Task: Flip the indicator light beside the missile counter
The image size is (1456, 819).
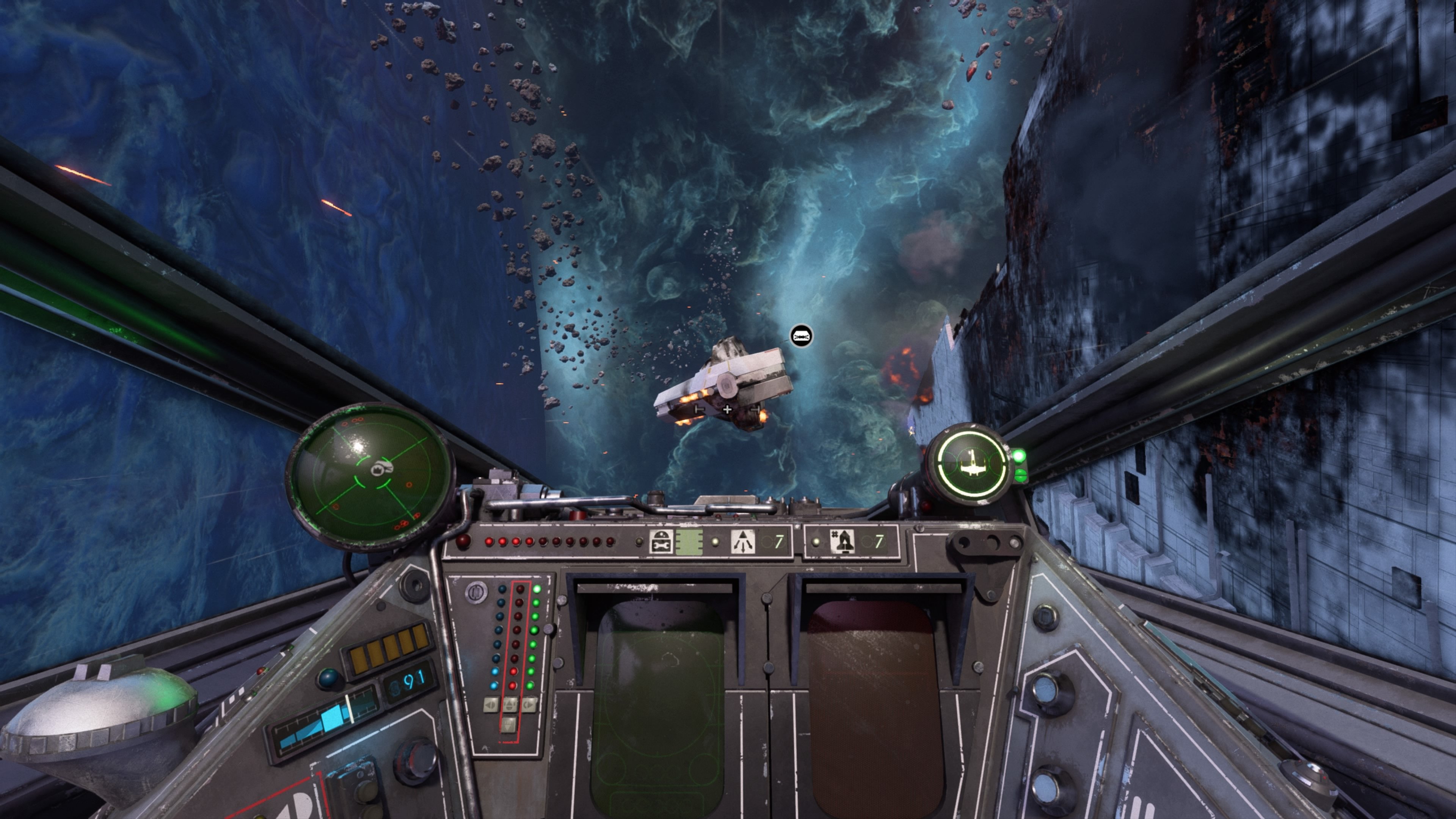Action: click(816, 541)
